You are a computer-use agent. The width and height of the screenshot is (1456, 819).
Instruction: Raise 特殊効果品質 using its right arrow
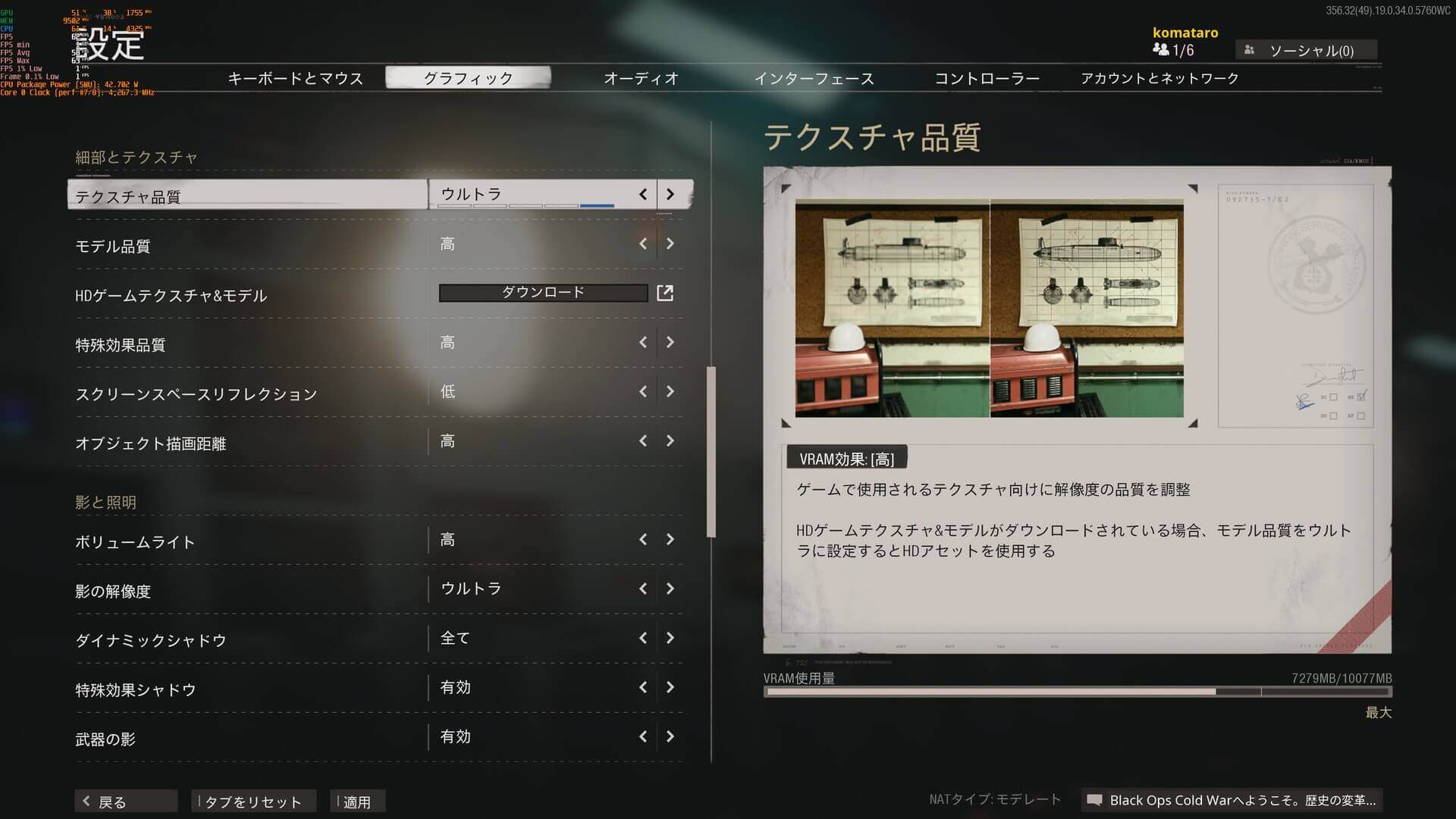[670, 342]
